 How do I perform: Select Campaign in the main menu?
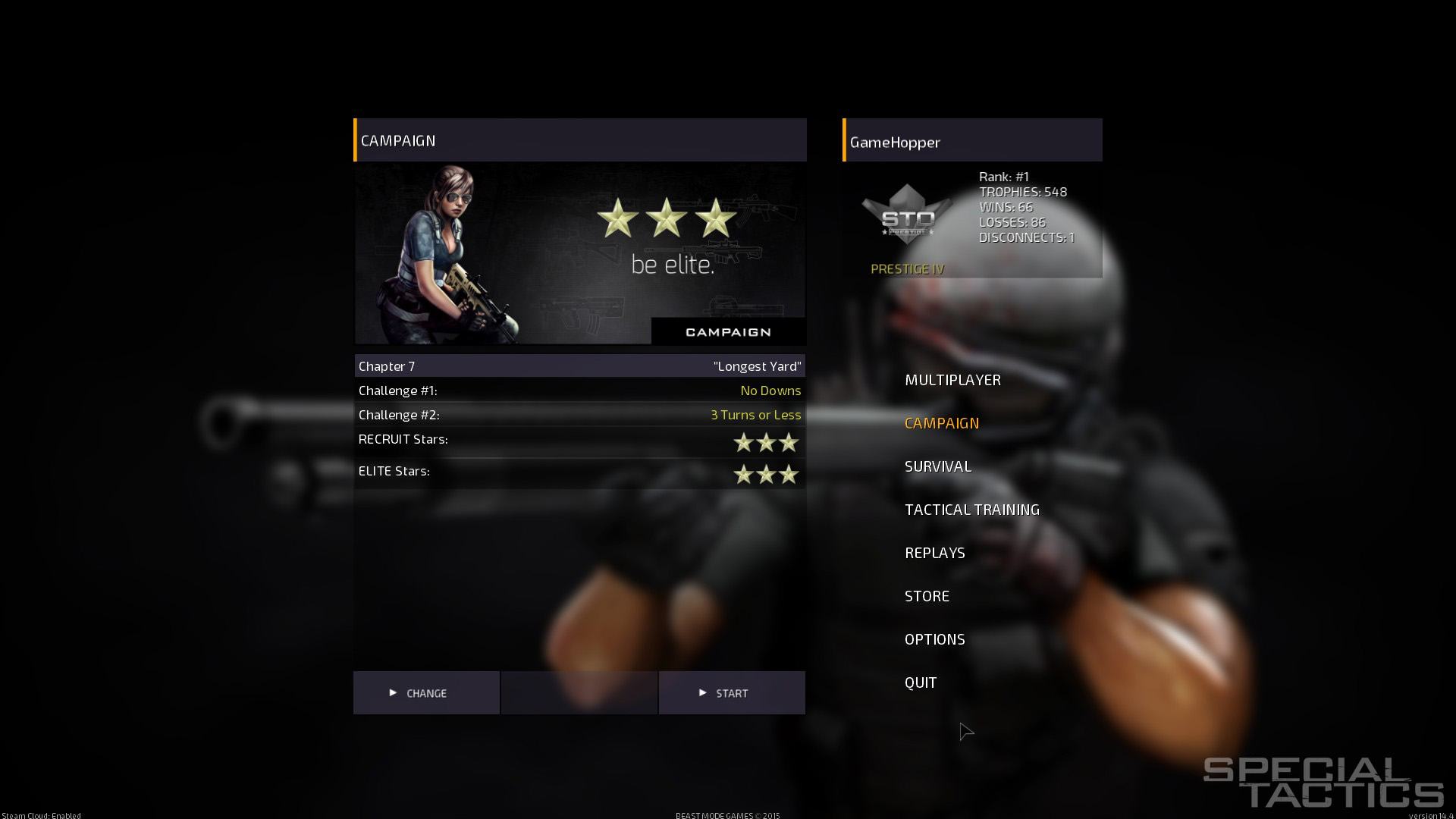(941, 423)
